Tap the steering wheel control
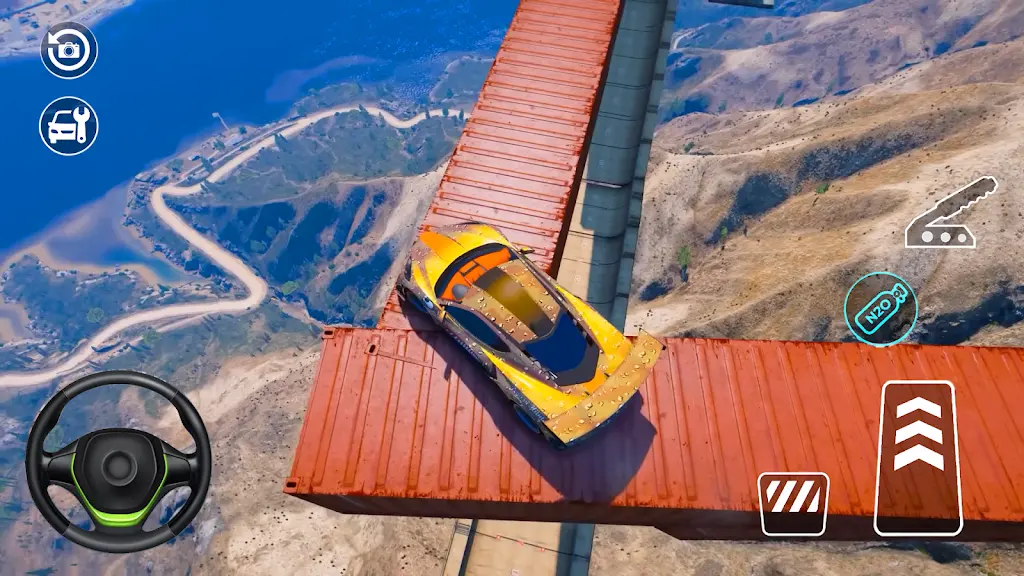The height and width of the screenshot is (576, 1024). [118, 461]
